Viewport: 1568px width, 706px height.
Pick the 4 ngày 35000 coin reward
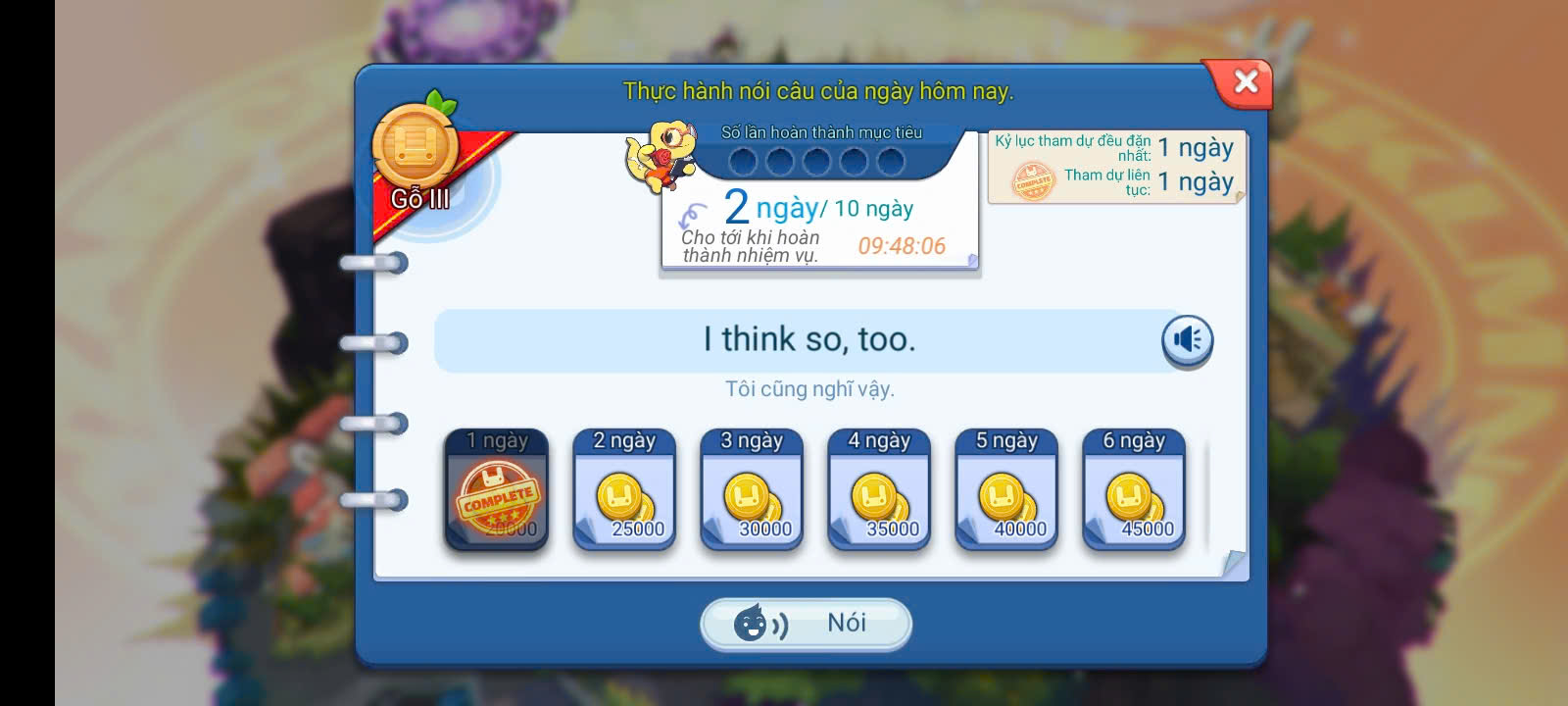pos(879,490)
